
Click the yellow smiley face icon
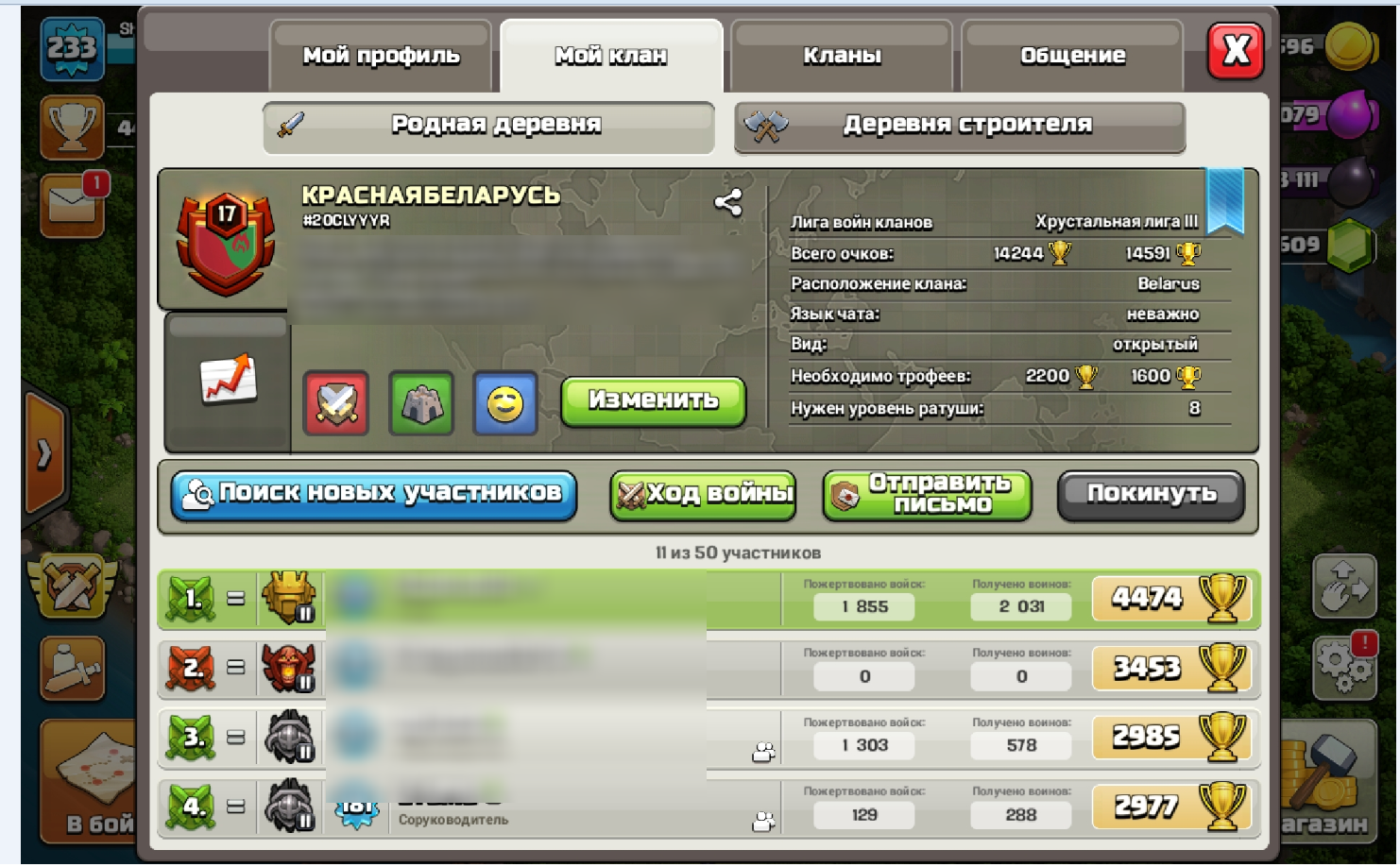505,404
